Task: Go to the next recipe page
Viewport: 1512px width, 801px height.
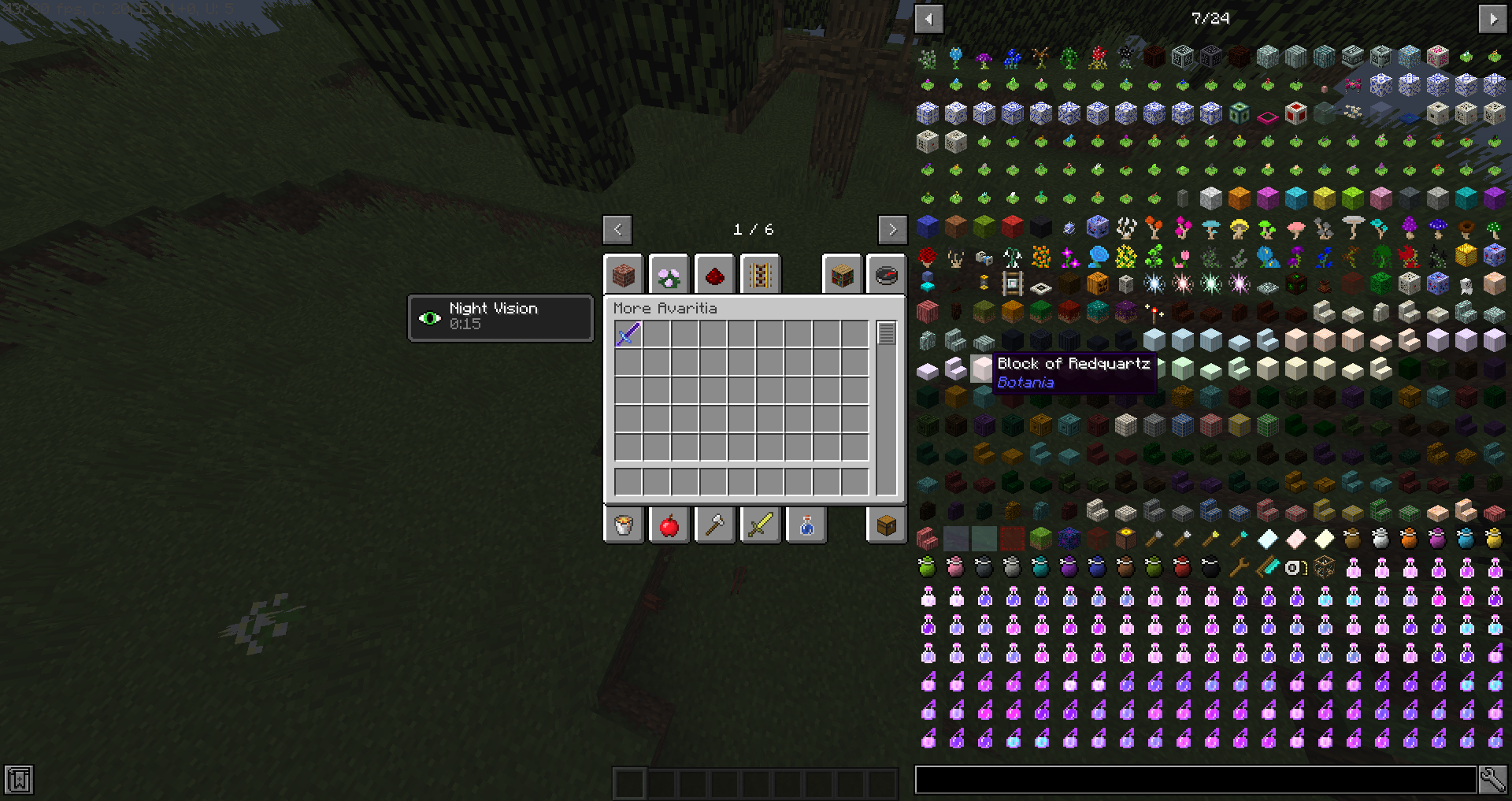Action: 892,229
